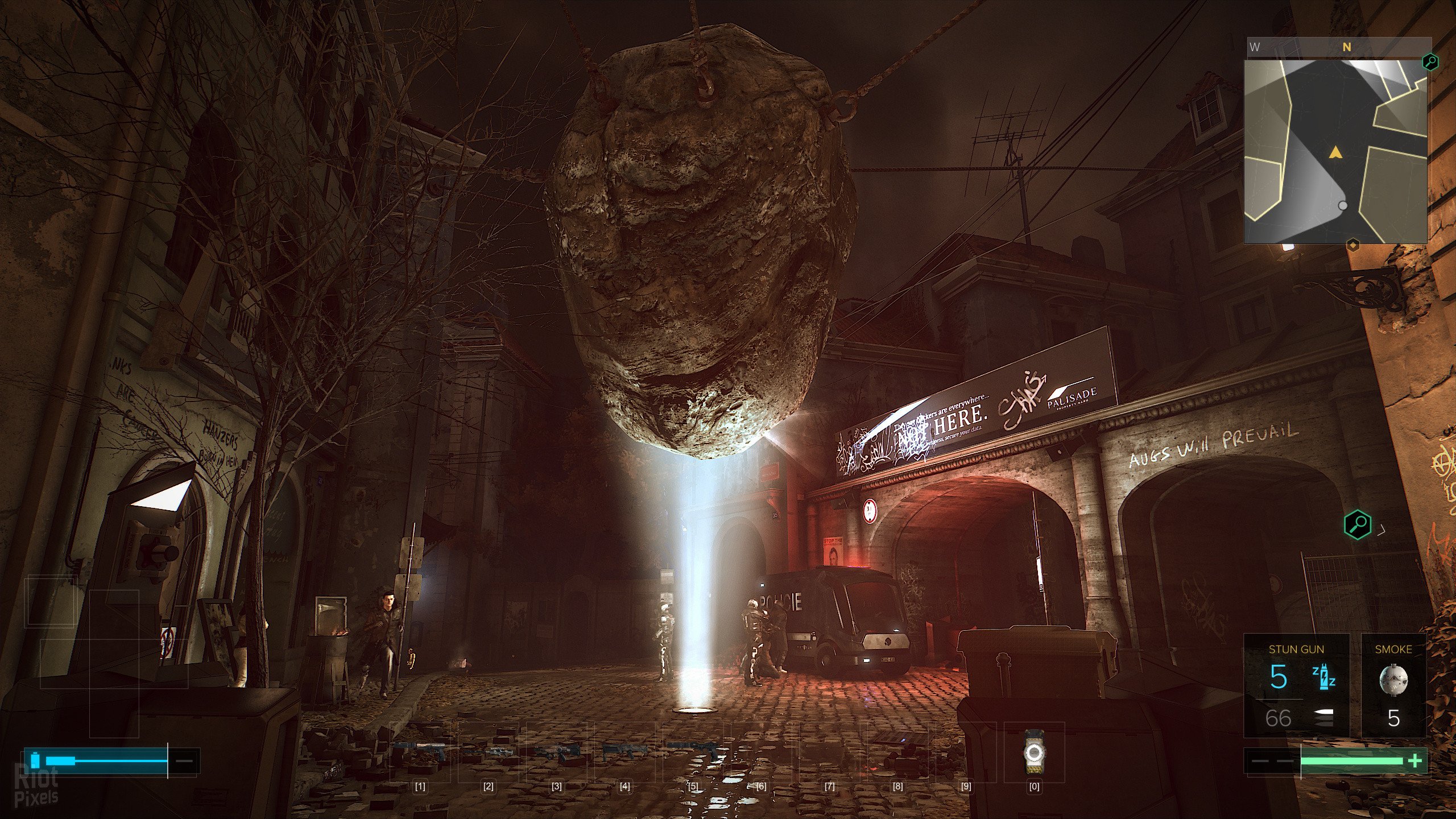Click the green magnifier objective waypoint icon
This screenshot has width=1456, height=819.
pyautogui.click(x=1358, y=523)
